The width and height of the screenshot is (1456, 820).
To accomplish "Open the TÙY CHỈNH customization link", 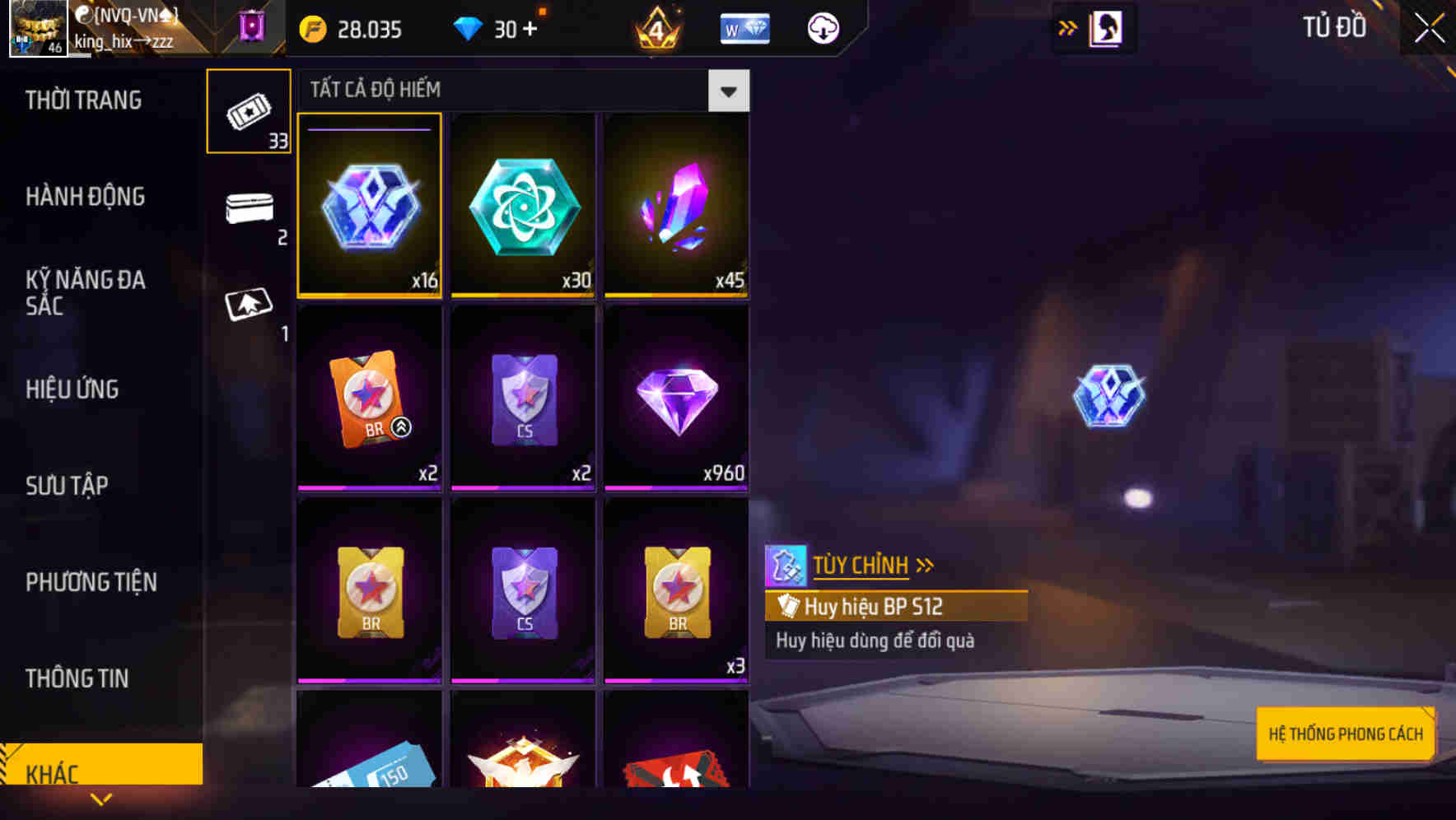I will (860, 565).
